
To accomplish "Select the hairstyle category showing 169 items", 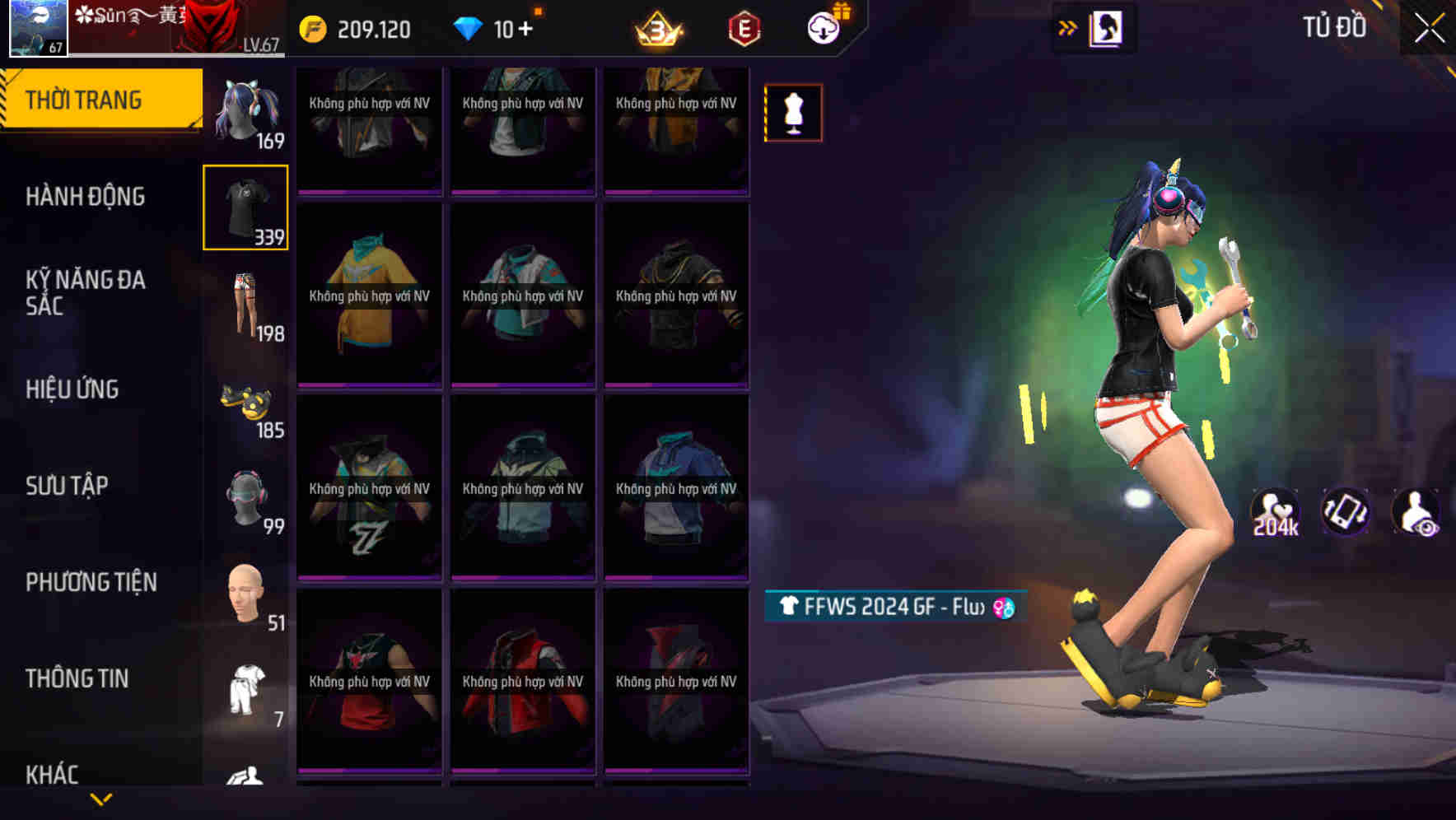I will 246,111.
